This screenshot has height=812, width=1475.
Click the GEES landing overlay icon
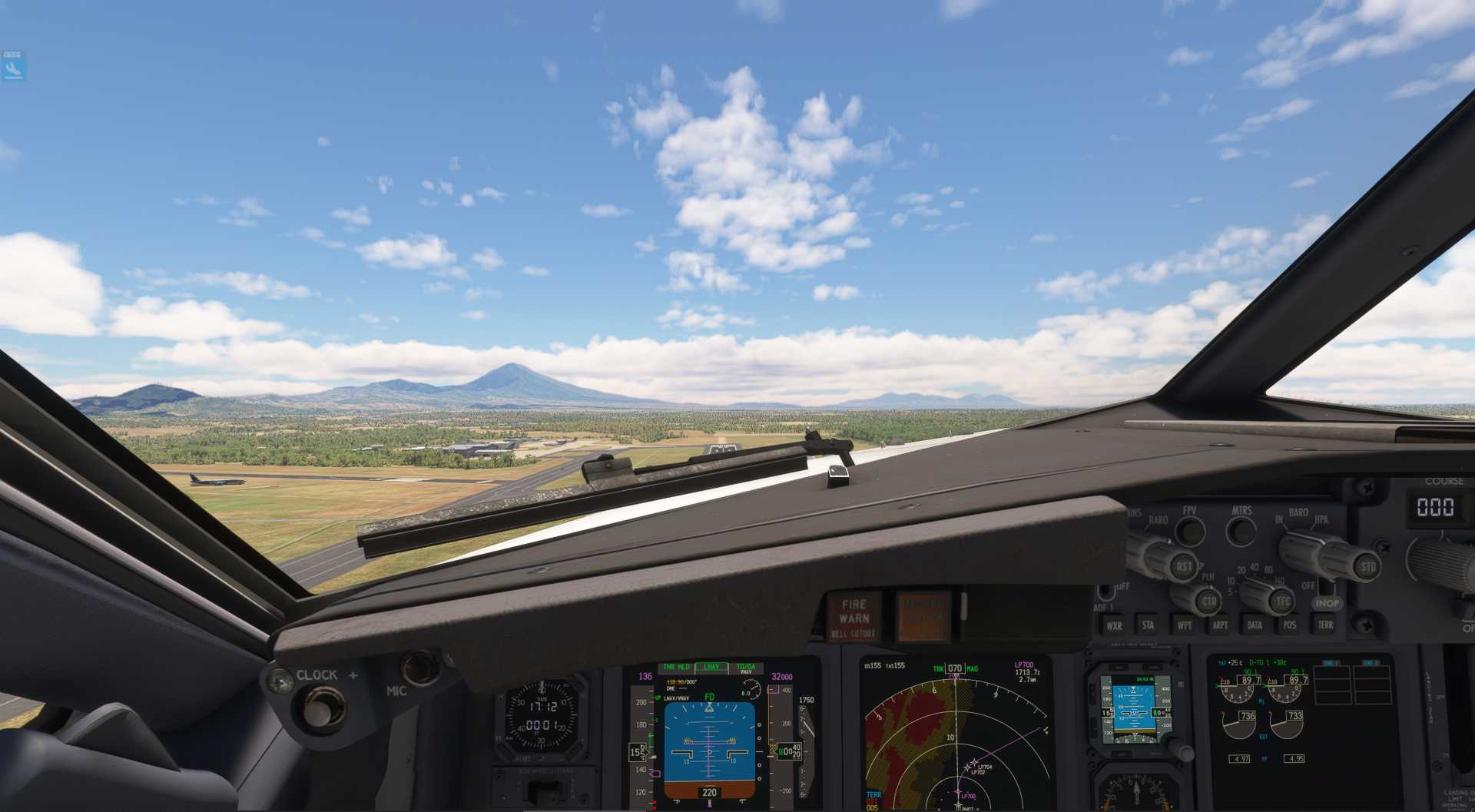pyautogui.click(x=13, y=67)
